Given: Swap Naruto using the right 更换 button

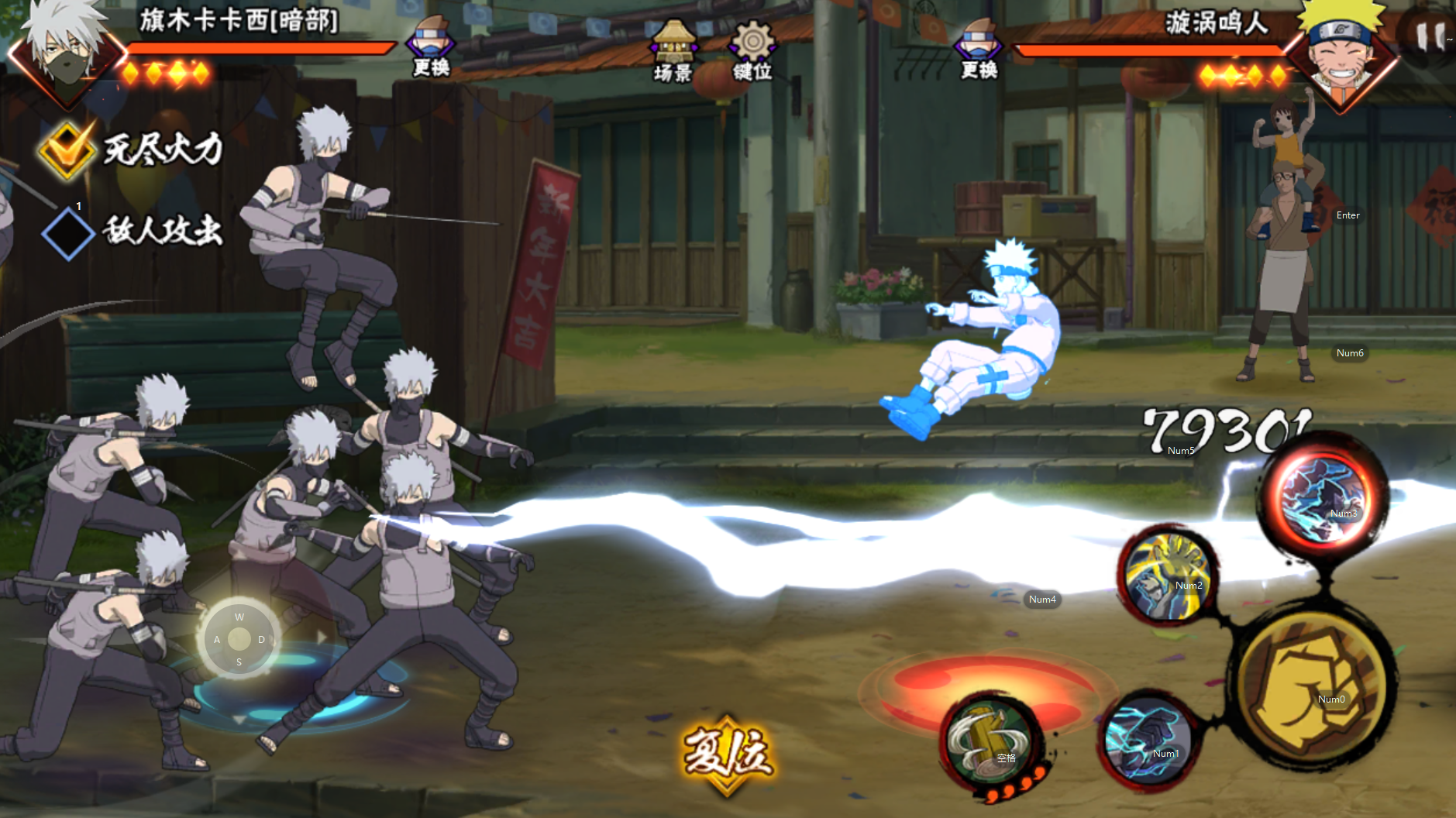Looking at the screenshot, I should (979, 50).
